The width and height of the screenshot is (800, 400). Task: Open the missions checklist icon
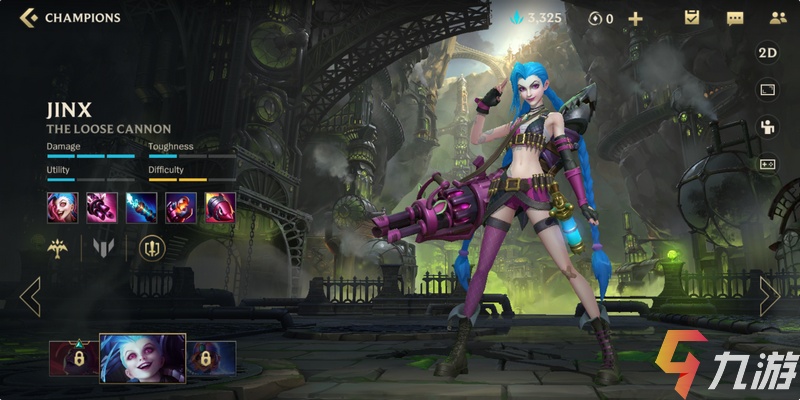[691, 18]
